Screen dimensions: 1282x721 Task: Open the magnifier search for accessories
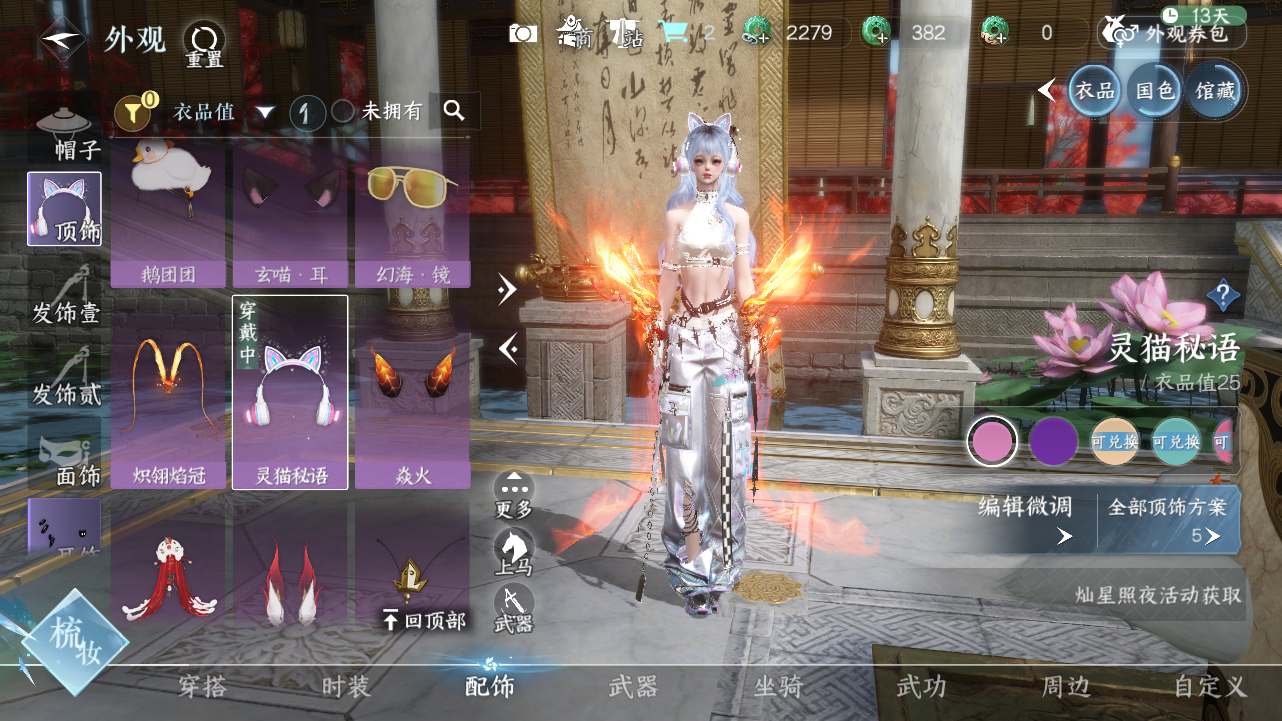click(x=454, y=111)
